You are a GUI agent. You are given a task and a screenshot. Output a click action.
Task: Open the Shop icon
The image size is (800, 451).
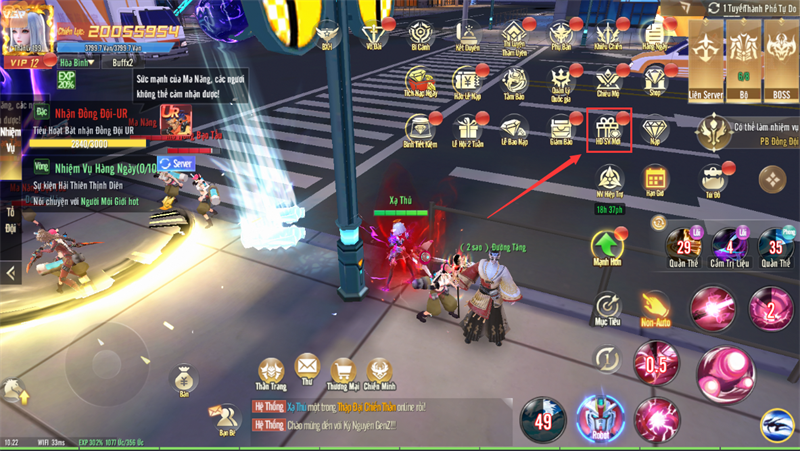(x=656, y=79)
